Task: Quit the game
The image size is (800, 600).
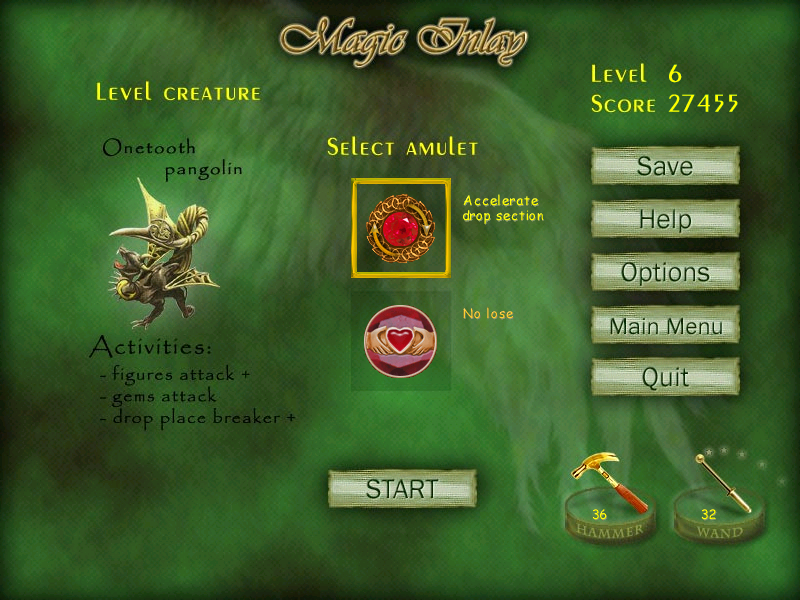Action: coord(665,378)
